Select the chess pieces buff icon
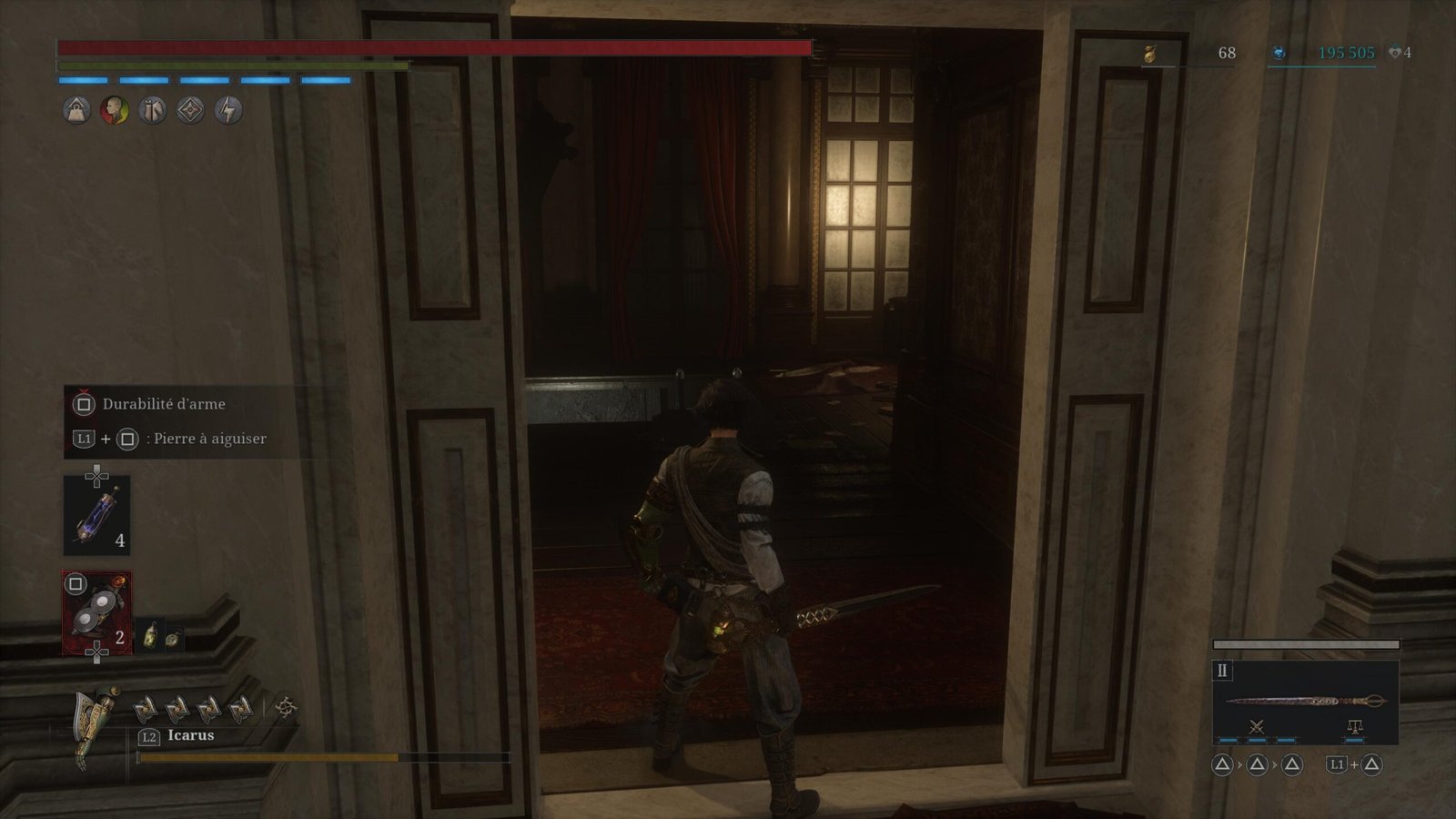1456x819 pixels. pyautogui.click(x=152, y=111)
